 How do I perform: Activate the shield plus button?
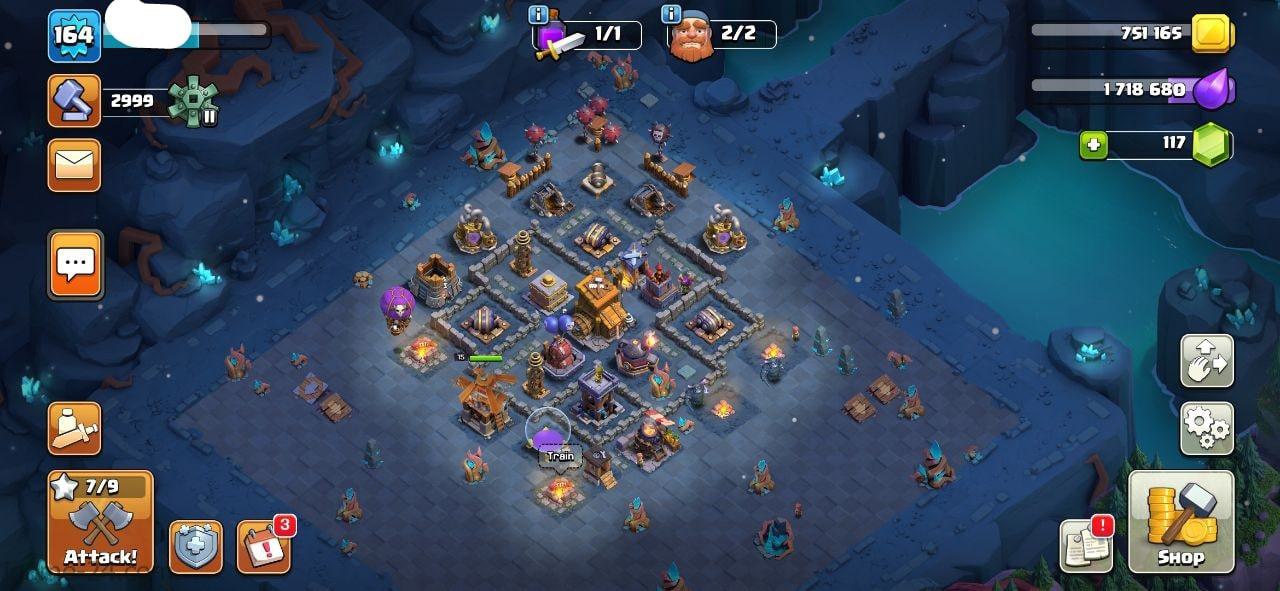(196, 547)
